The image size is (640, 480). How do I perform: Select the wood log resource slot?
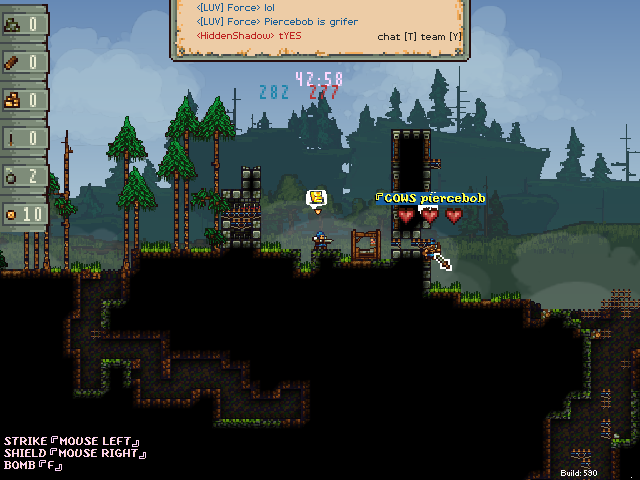click(x=24, y=62)
